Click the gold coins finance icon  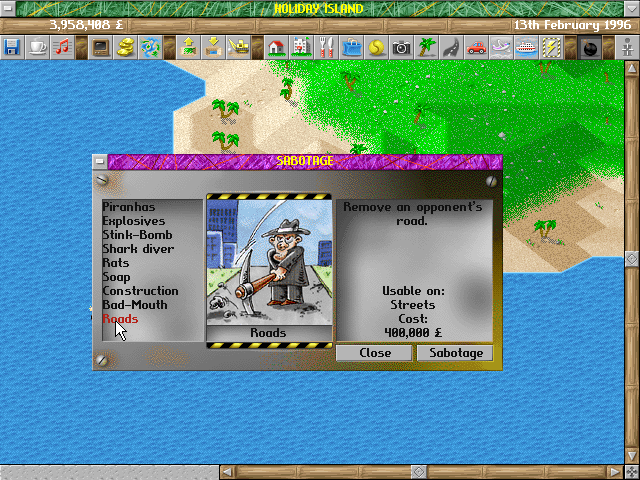click(127, 46)
